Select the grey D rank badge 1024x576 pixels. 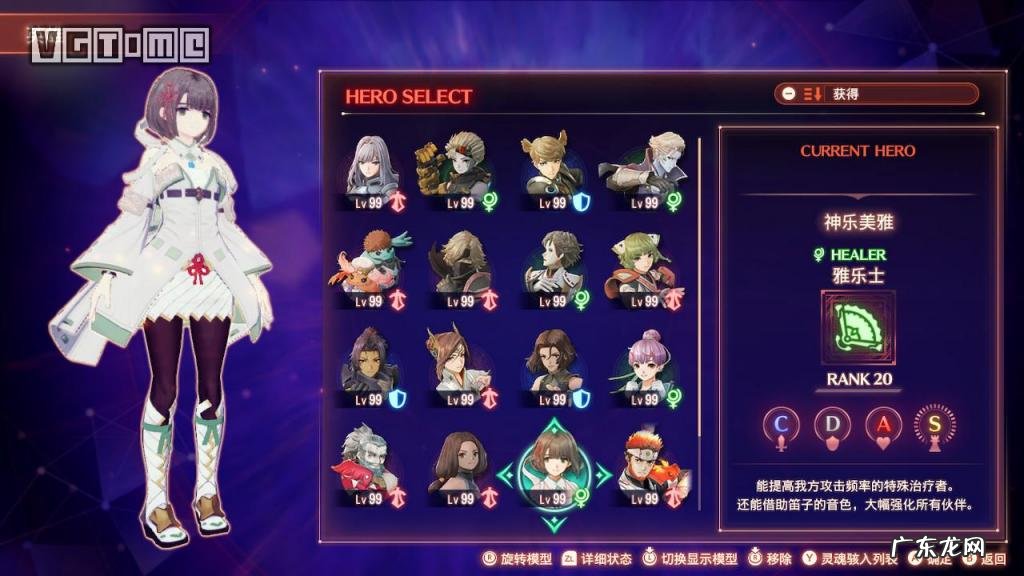coord(833,424)
